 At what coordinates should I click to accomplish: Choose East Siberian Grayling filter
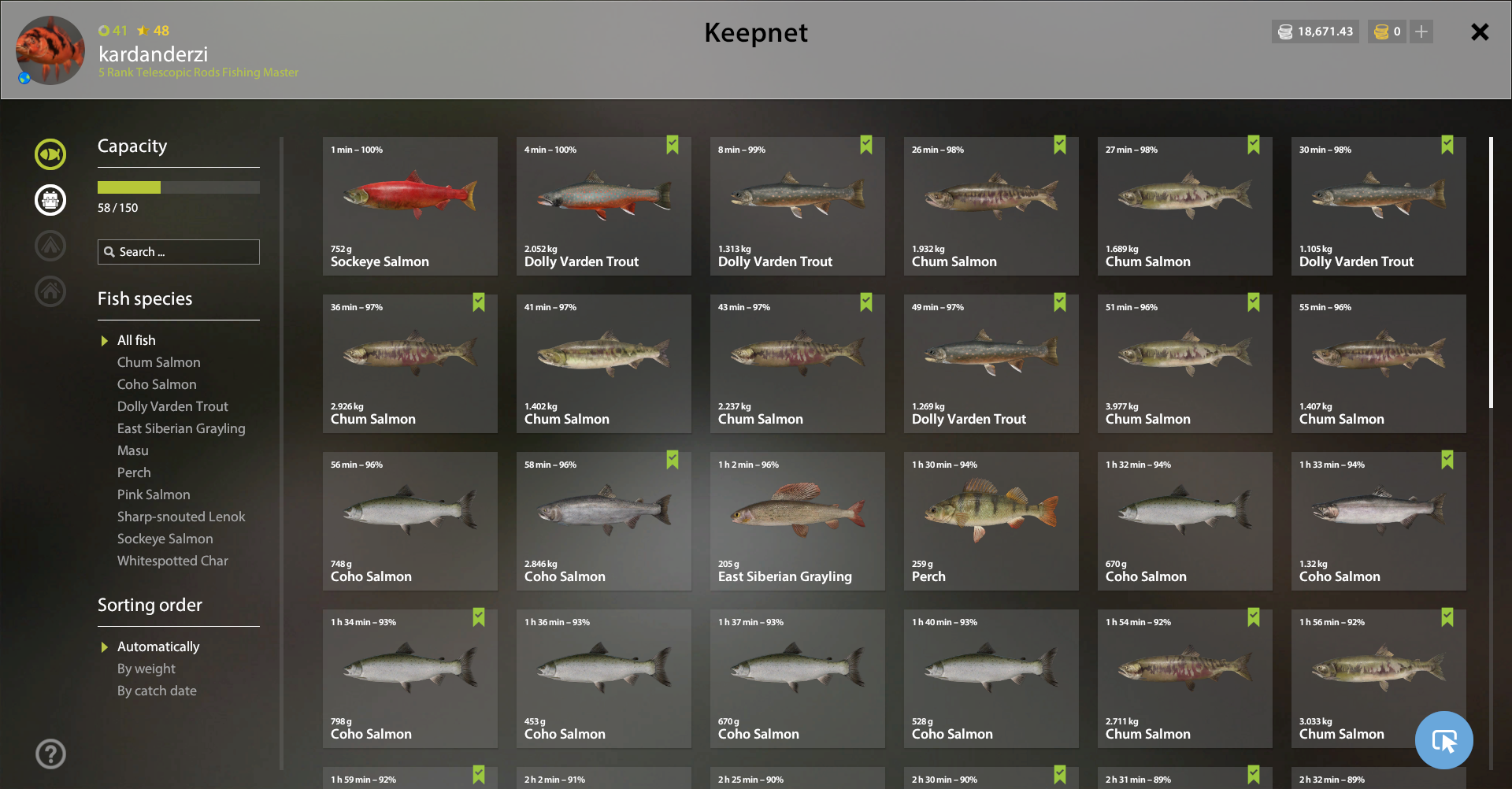[181, 428]
